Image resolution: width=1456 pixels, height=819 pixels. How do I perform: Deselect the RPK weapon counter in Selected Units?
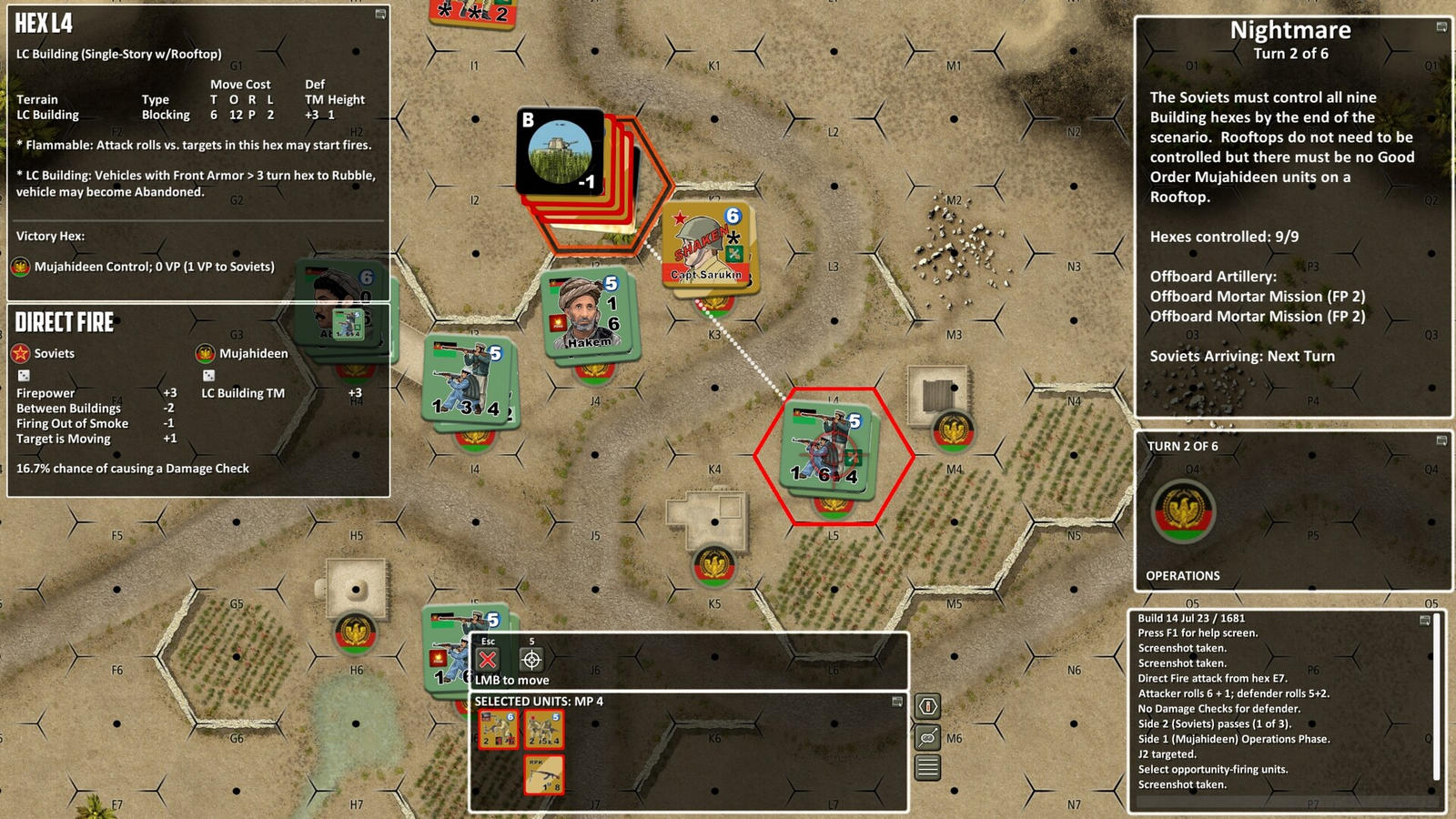(x=543, y=774)
